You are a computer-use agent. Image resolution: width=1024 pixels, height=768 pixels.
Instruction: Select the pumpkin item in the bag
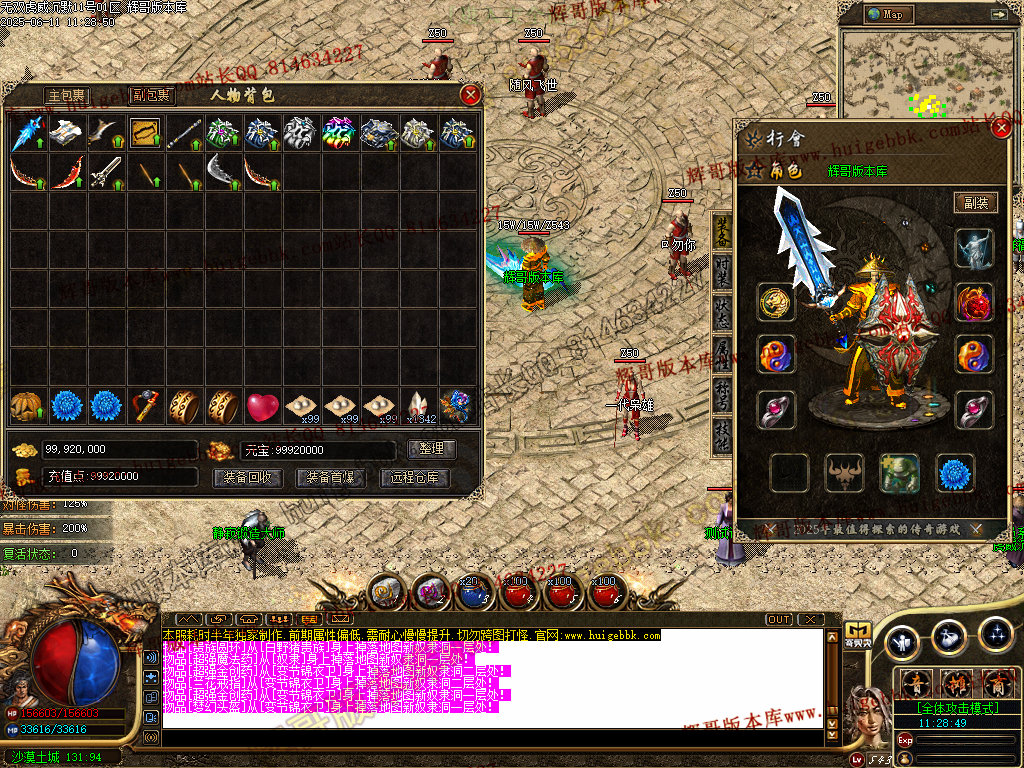coord(26,406)
